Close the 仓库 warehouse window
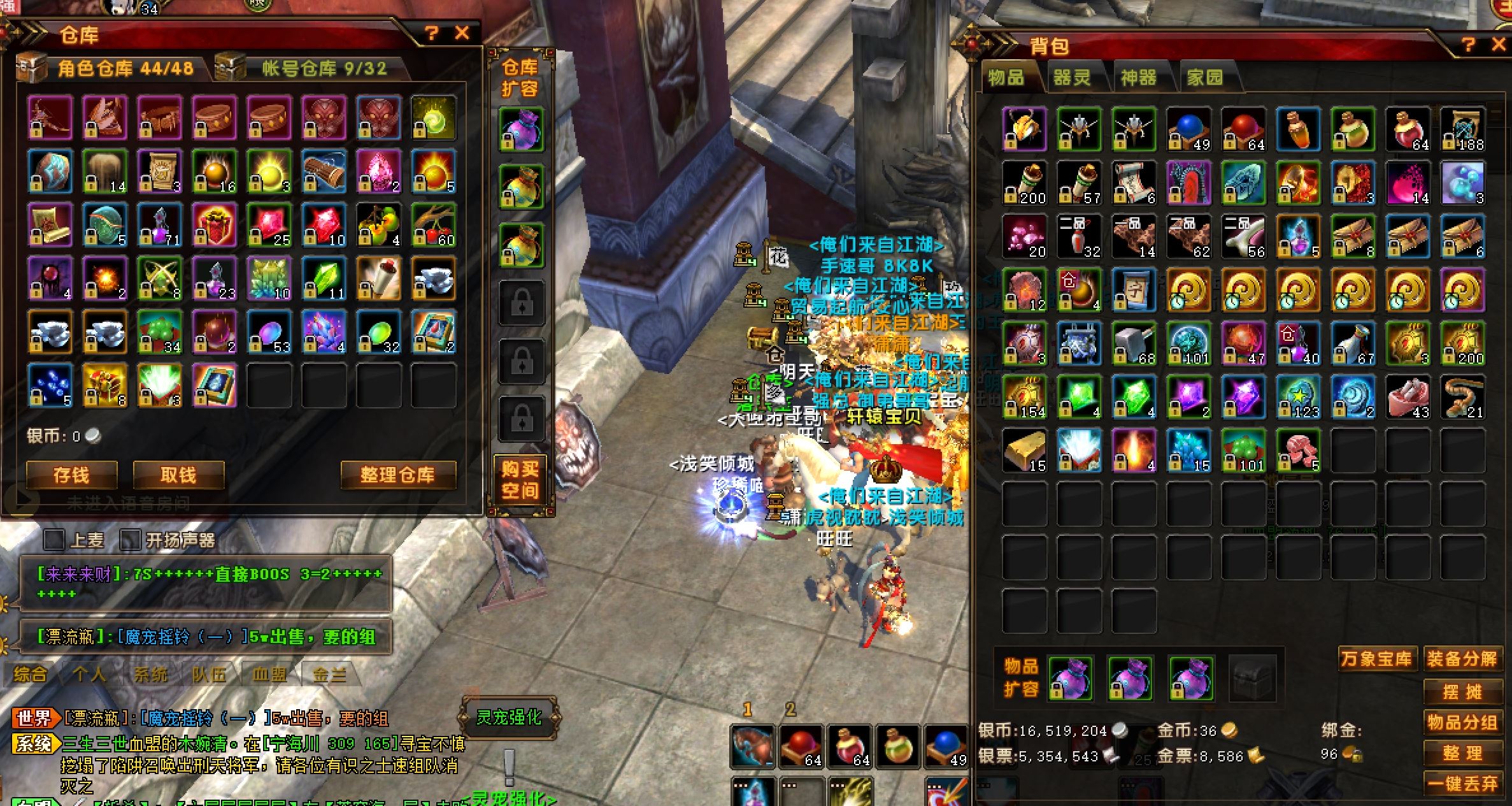Viewport: 1512px width, 806px height. click(x=462, y=33)
